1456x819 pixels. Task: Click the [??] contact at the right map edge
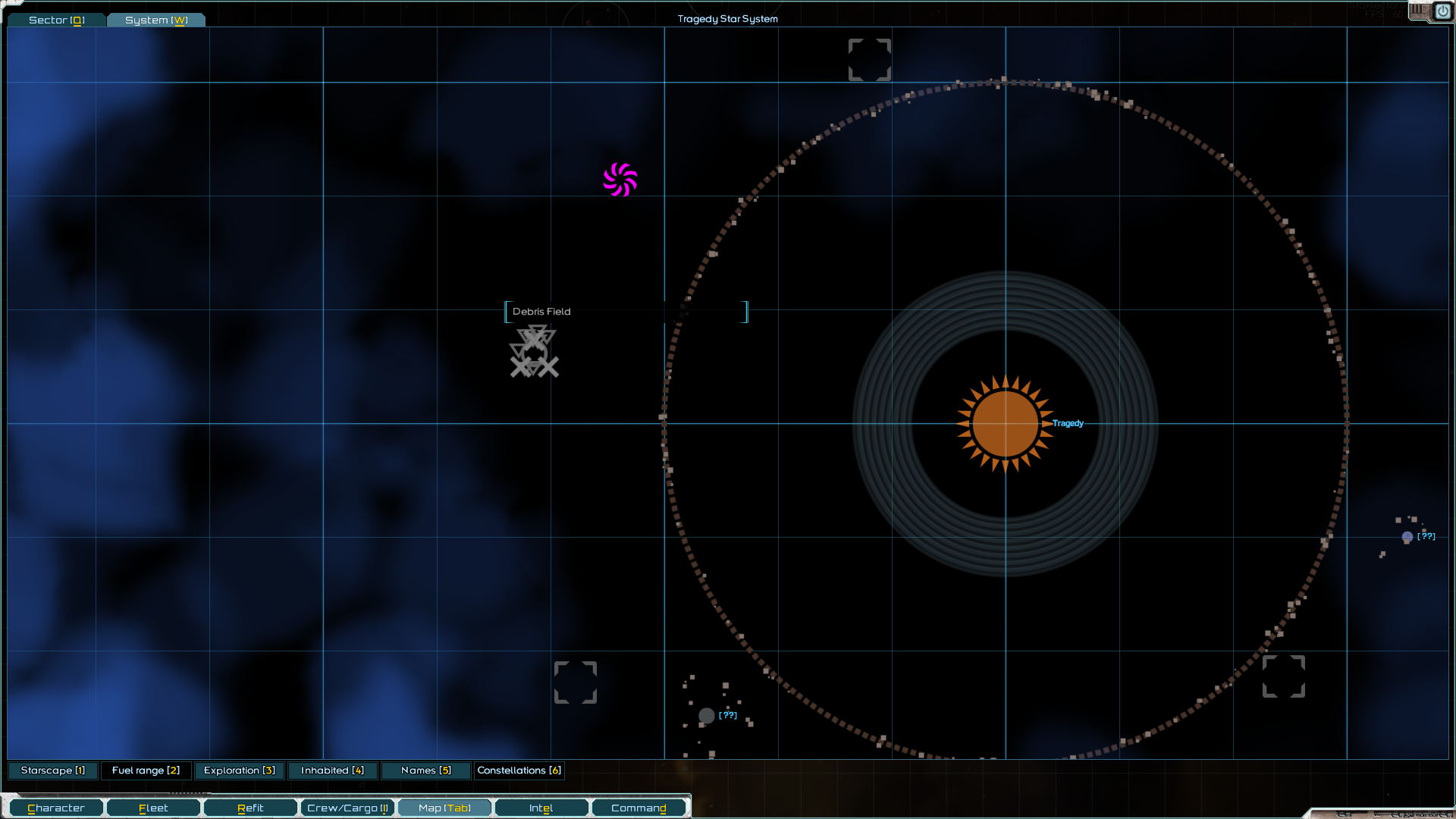point(1409,537)
